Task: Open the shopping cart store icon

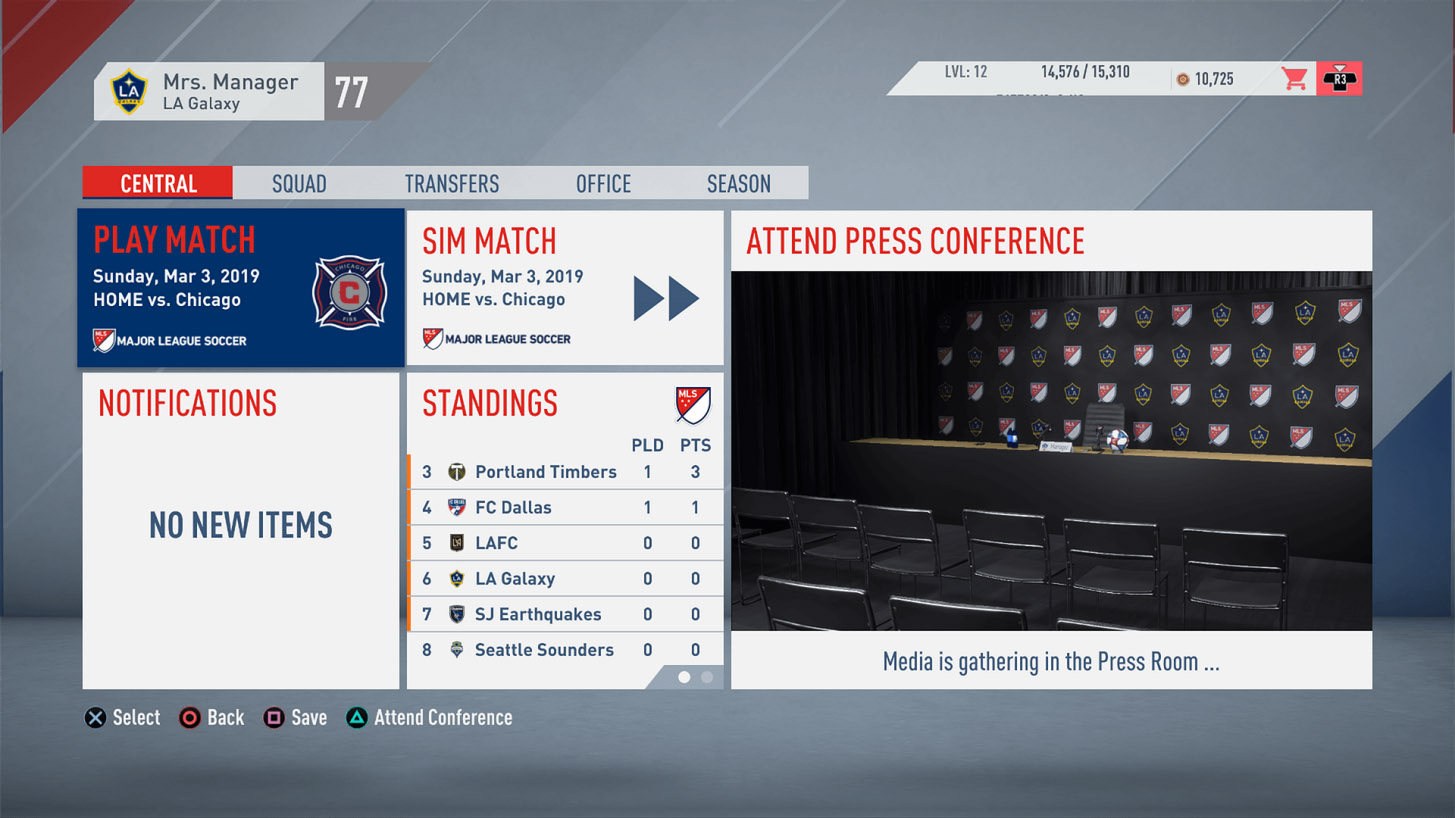Action: click(1295, 79)
